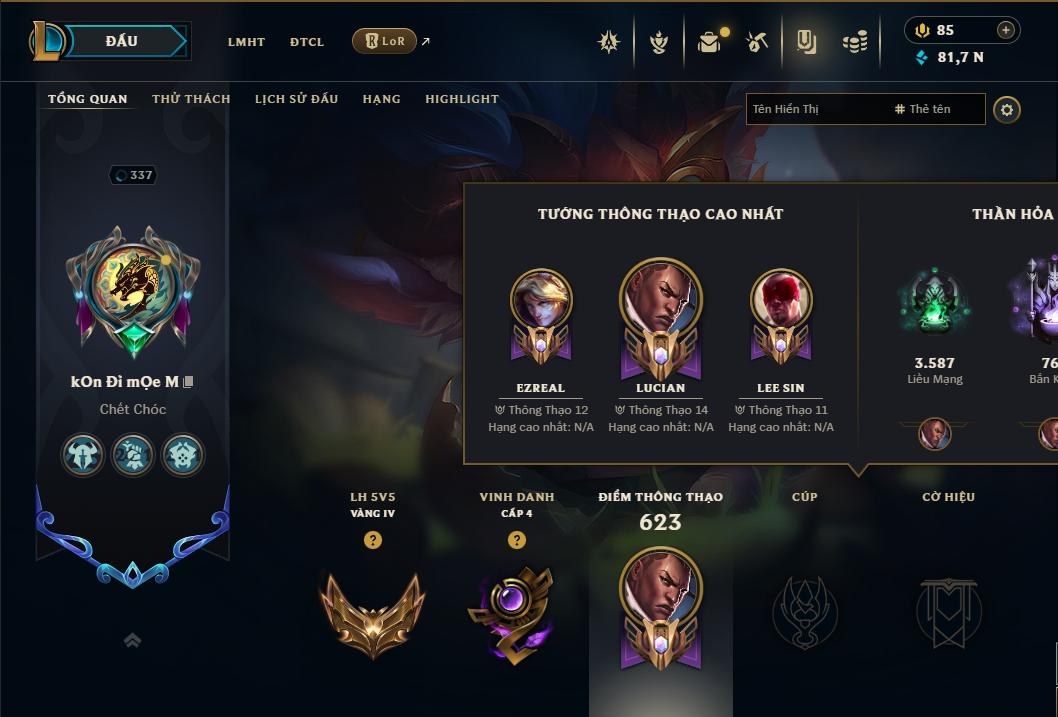Click the Vinh Danh honor level emblem
1058x717 pixels.
click(512, 612)
